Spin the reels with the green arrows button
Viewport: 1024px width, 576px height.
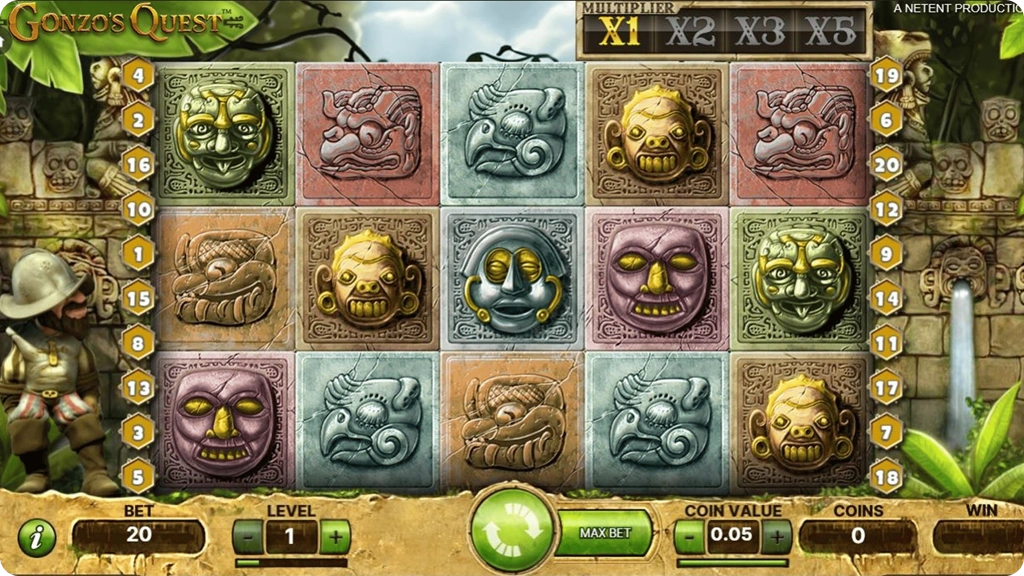pyautogui.click(x=512, y=531)
